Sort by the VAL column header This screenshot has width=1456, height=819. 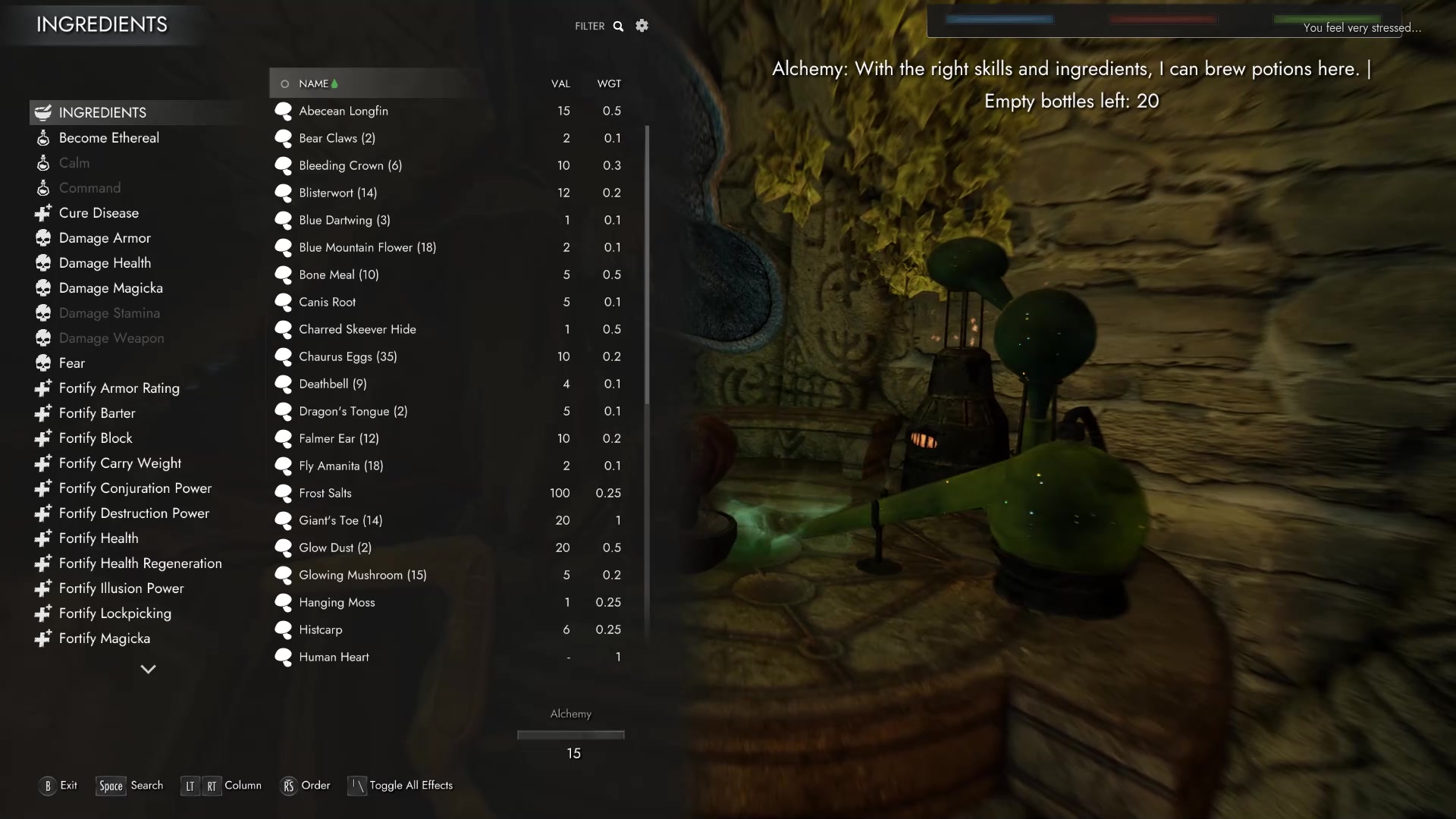(x=560, y=83)
